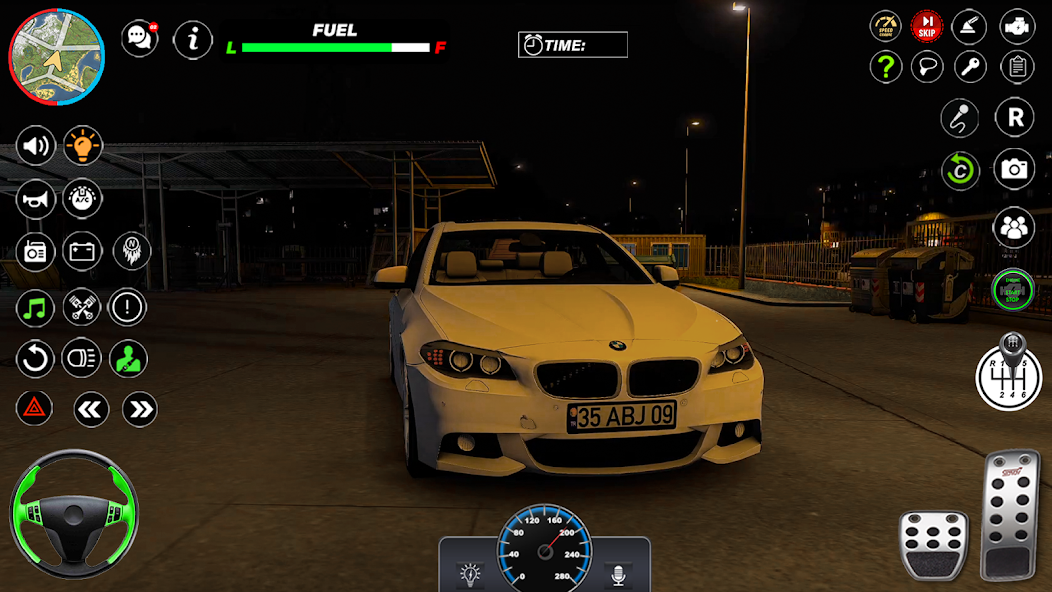The width and height of the screenshot is (1052, 592).
Task: Open the green question mark help
Action: coord(885,67)
